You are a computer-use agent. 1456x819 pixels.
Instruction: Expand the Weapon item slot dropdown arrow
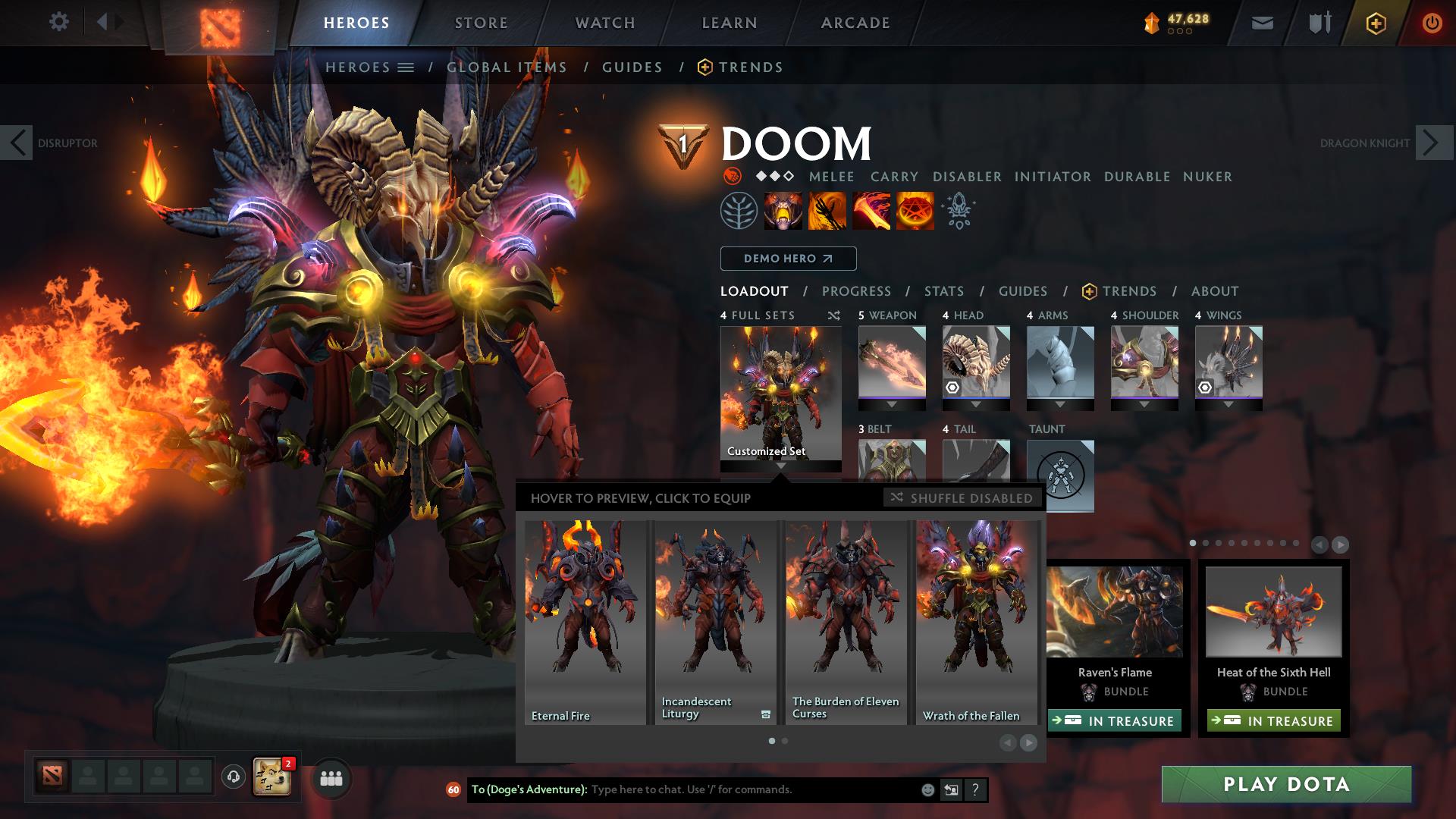892,403
